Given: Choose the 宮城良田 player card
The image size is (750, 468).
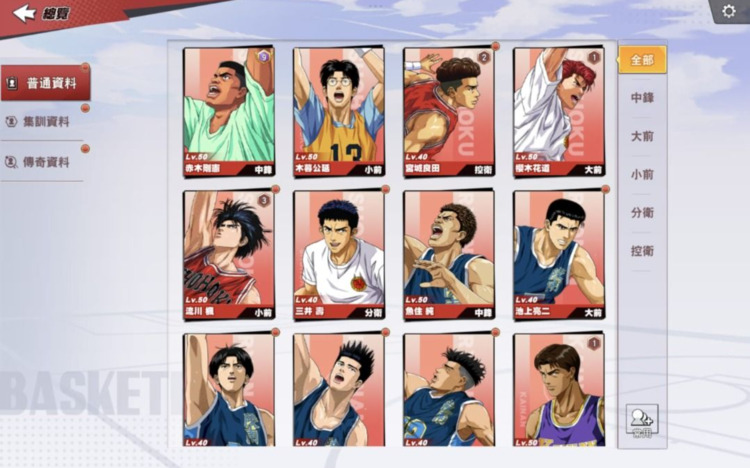Looking at the screenshot, I should click(x=449, y=111).
